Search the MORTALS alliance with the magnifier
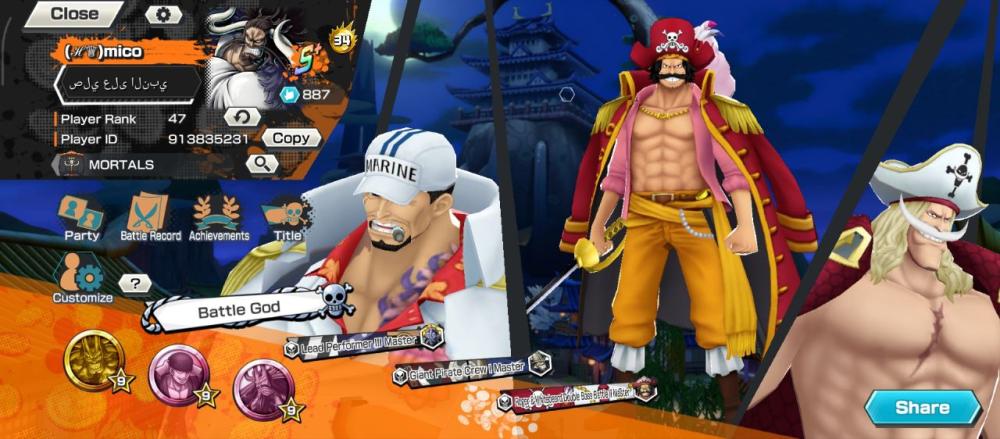The width and height of the screenshot is (1000, 439). (261, 163)
